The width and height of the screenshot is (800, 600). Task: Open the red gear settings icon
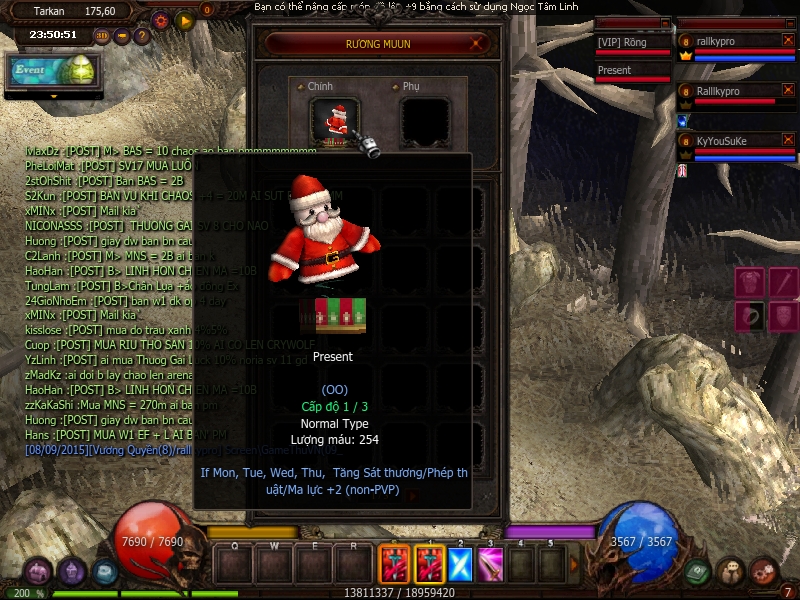click(x=160, y=19)
